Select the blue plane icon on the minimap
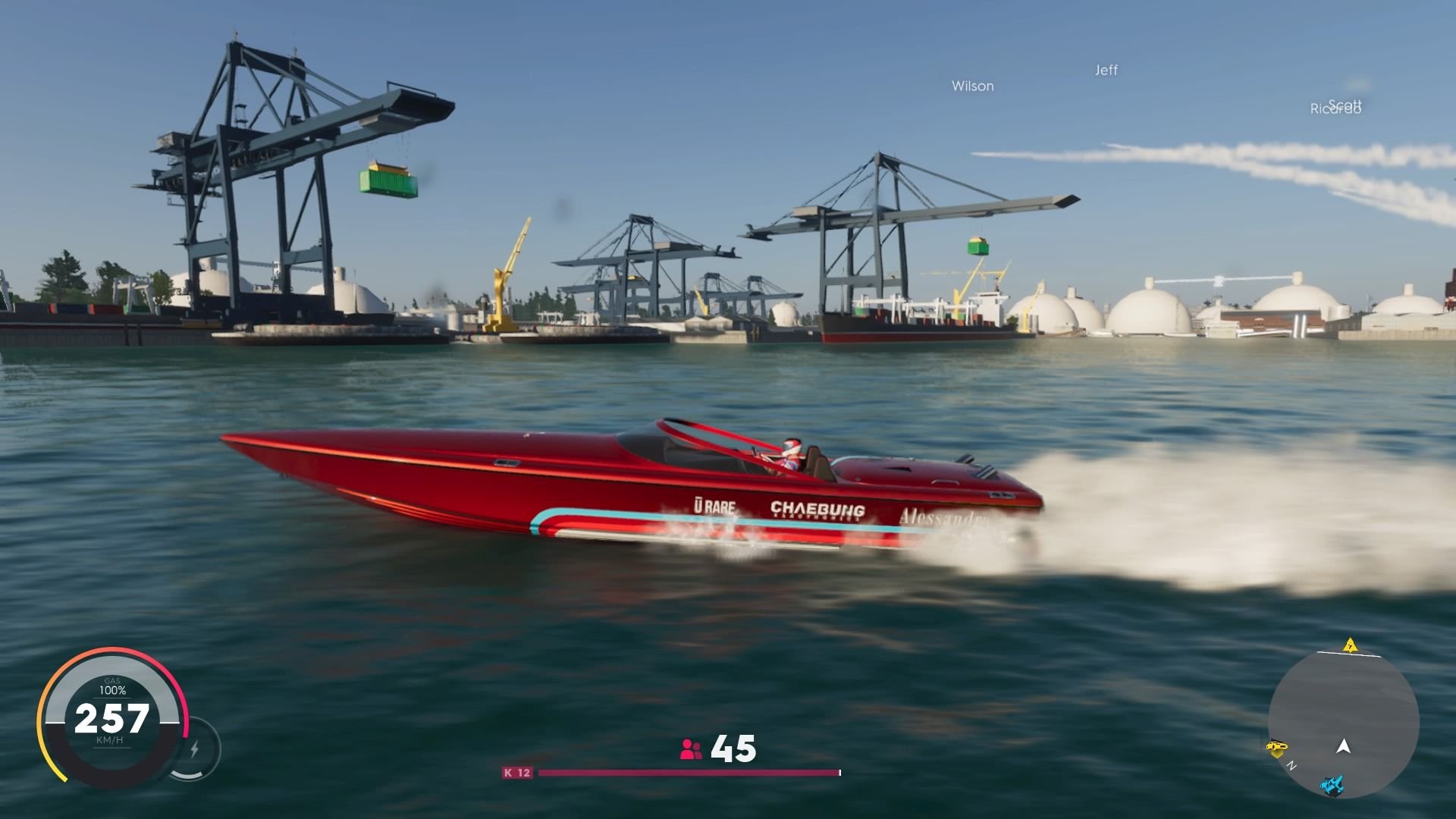Image resolution: width=1456 pixels, height=819 pixels. 1332,786
